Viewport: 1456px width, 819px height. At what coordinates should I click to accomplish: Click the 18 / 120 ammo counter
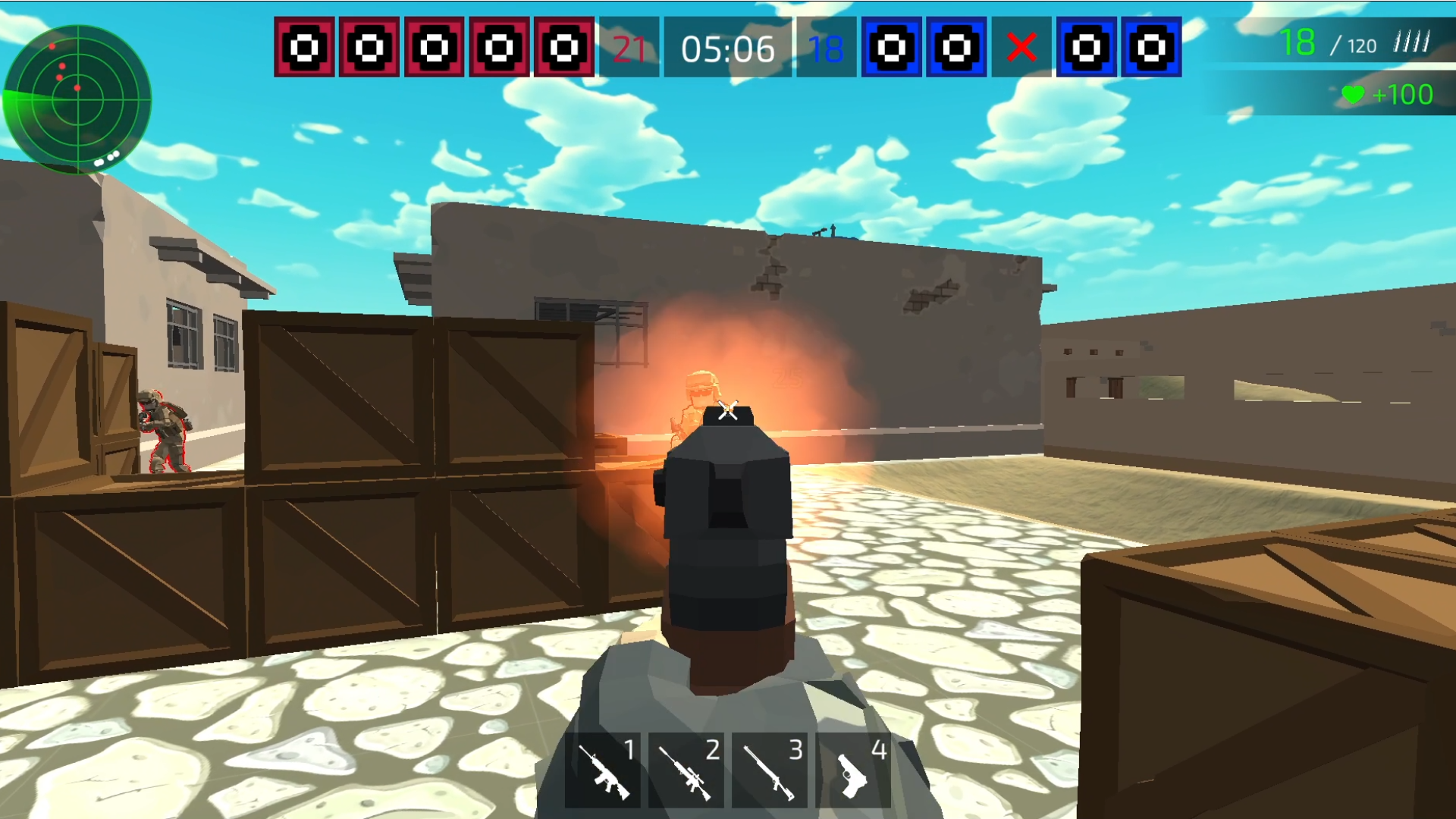[1327, 44]
